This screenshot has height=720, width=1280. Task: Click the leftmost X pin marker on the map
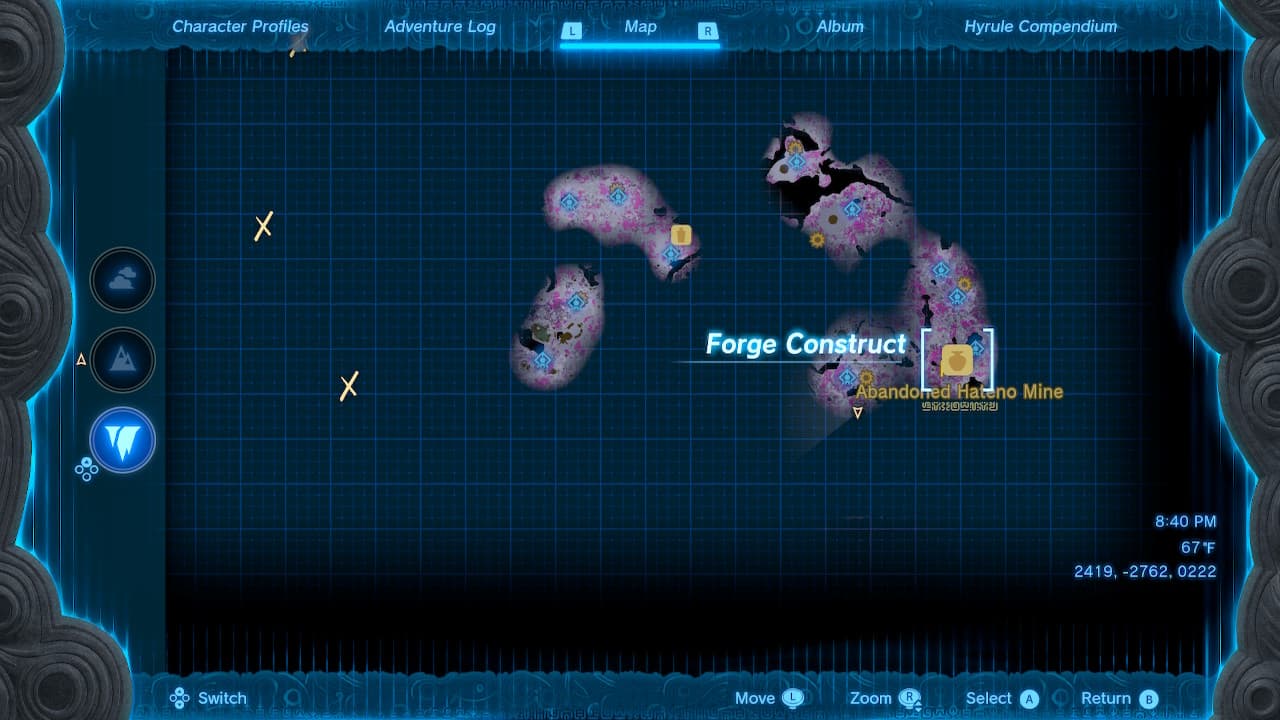pyautogui.click(x=262, y=227)
